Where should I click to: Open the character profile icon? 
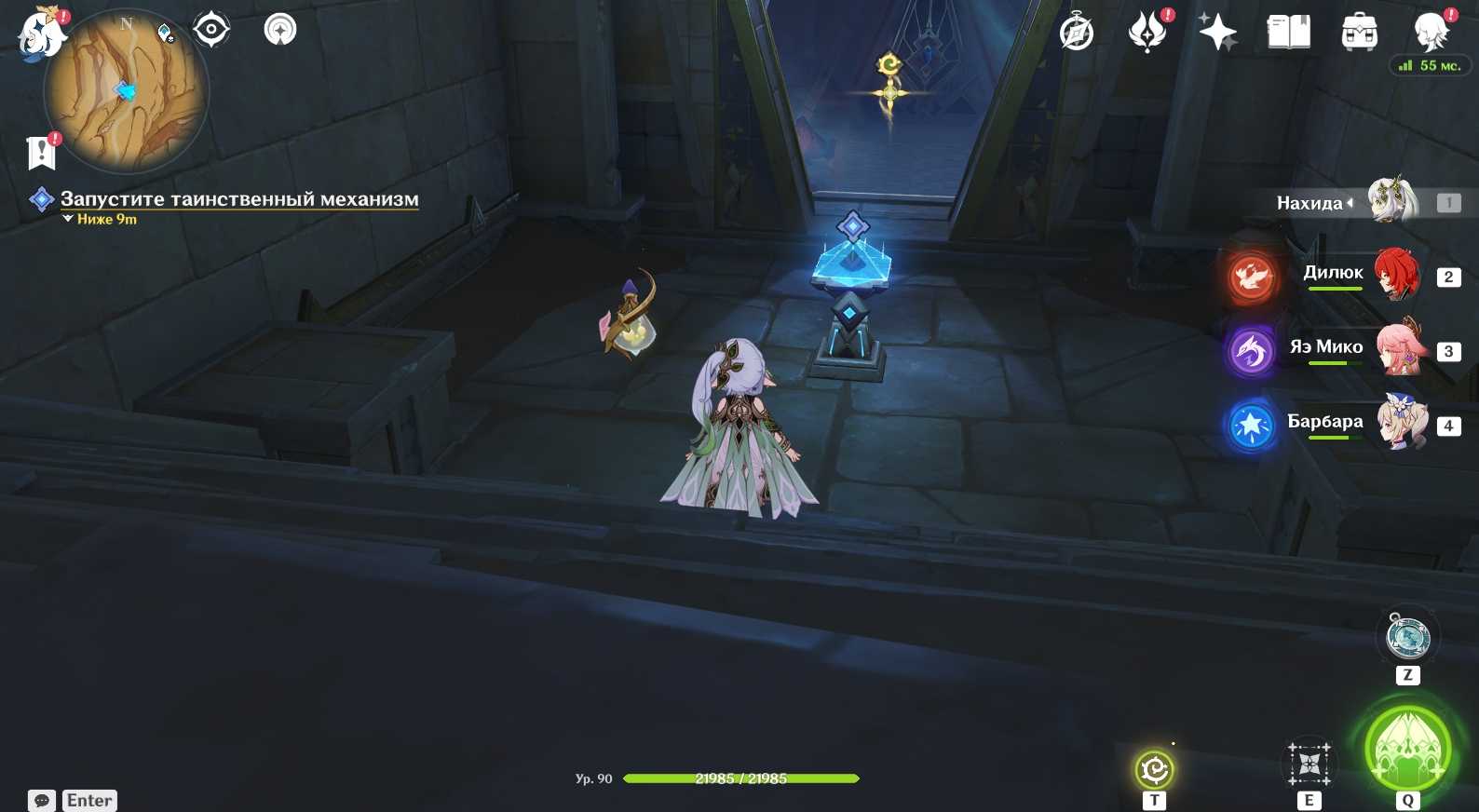click(1432, 33)
